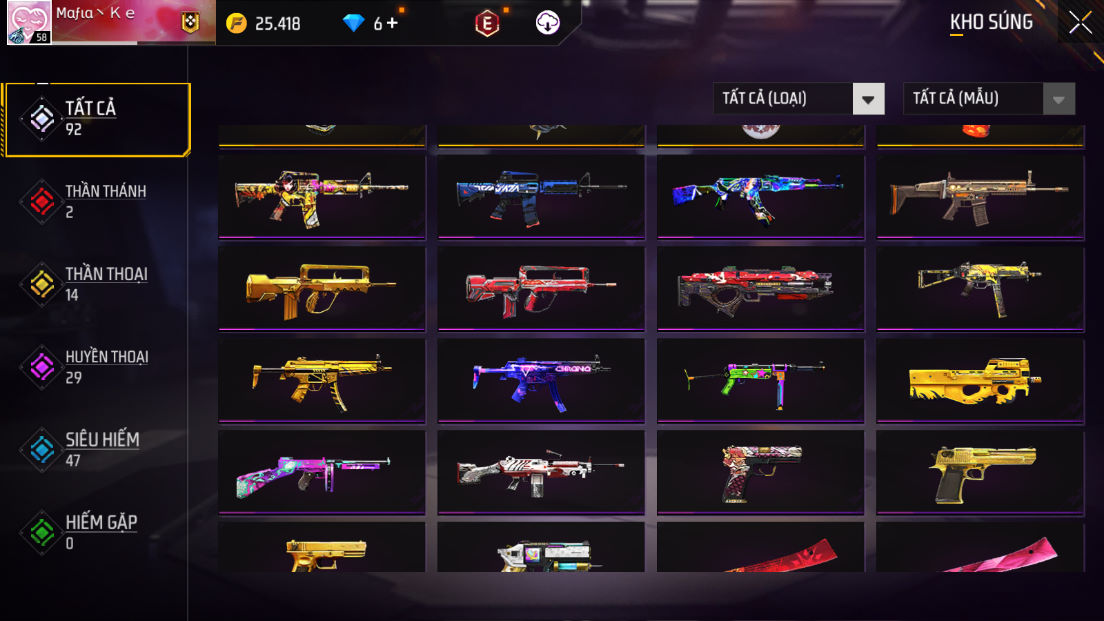1104x621 pixels.
Task: Pick the blue M4A1 skin
Action: (x=540, y=195)
